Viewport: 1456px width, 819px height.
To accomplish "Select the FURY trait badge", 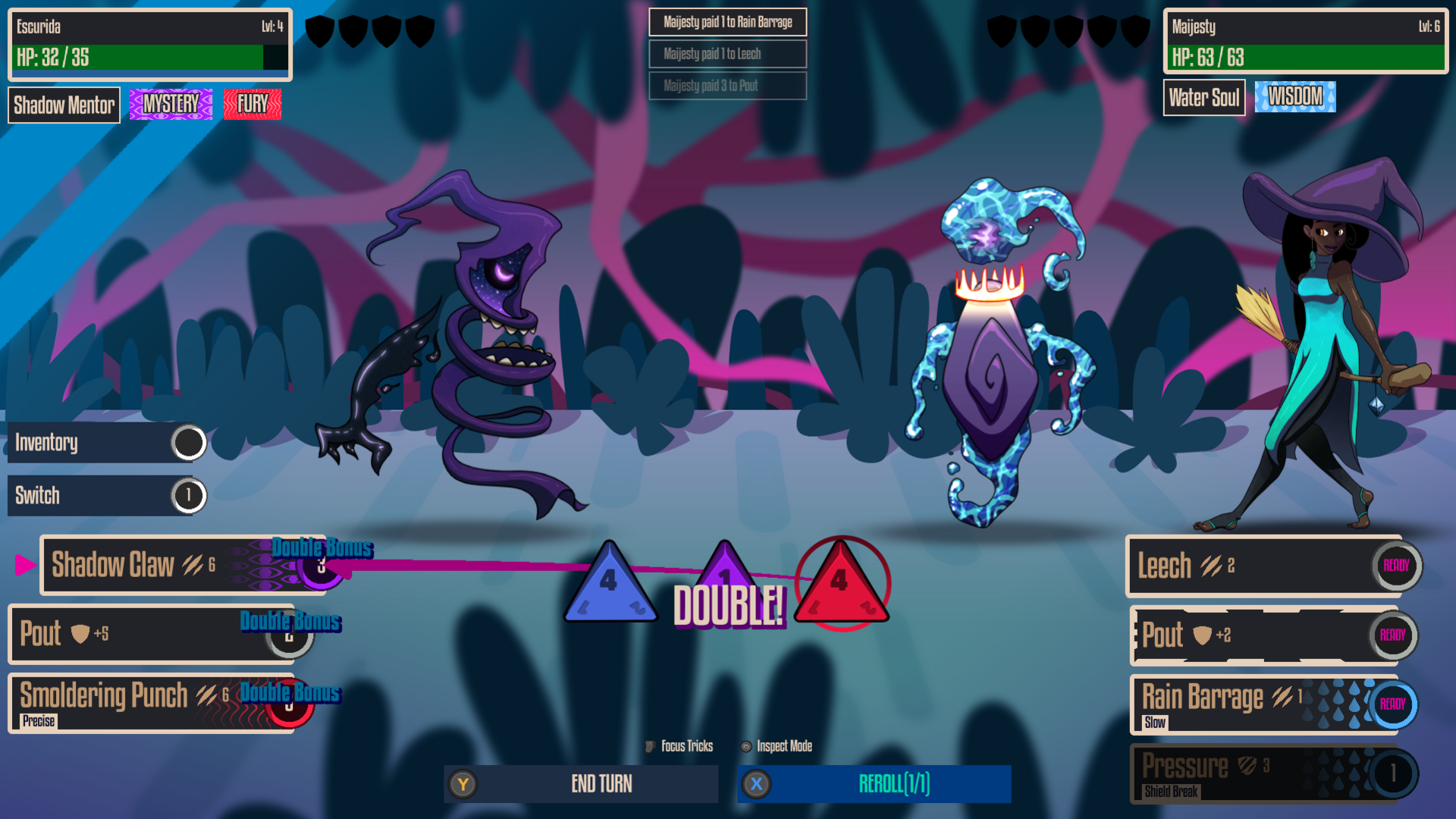I will click(253, 105).
